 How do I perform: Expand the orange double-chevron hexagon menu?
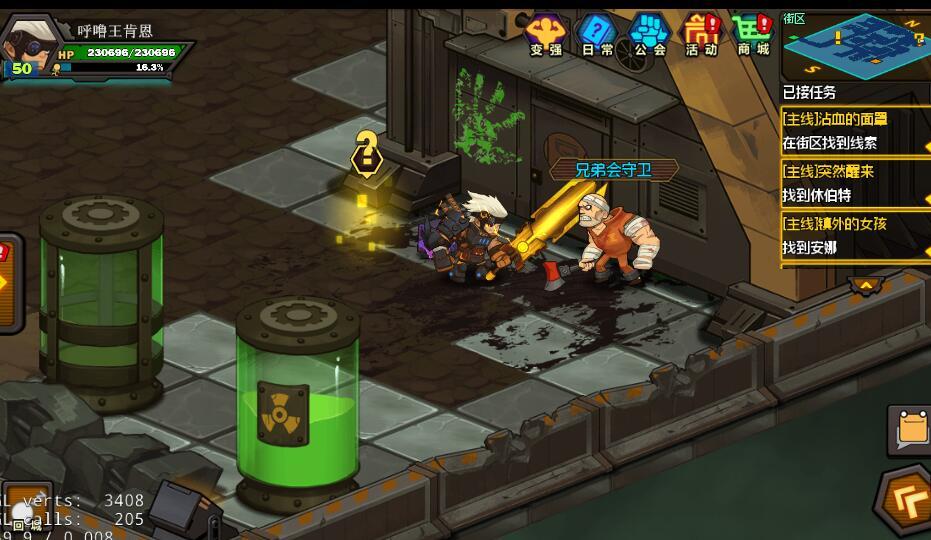(x=907, y=499)
